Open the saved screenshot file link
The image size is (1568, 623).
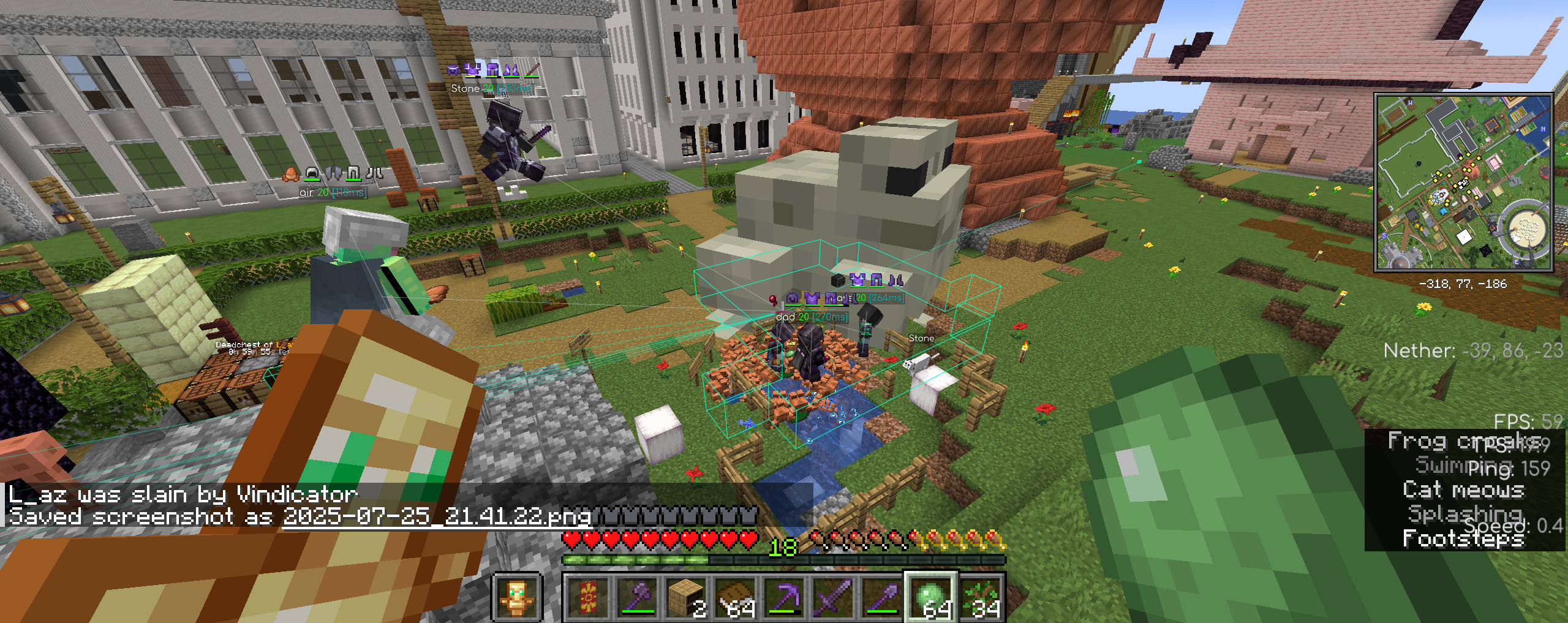tap(437, 516)
